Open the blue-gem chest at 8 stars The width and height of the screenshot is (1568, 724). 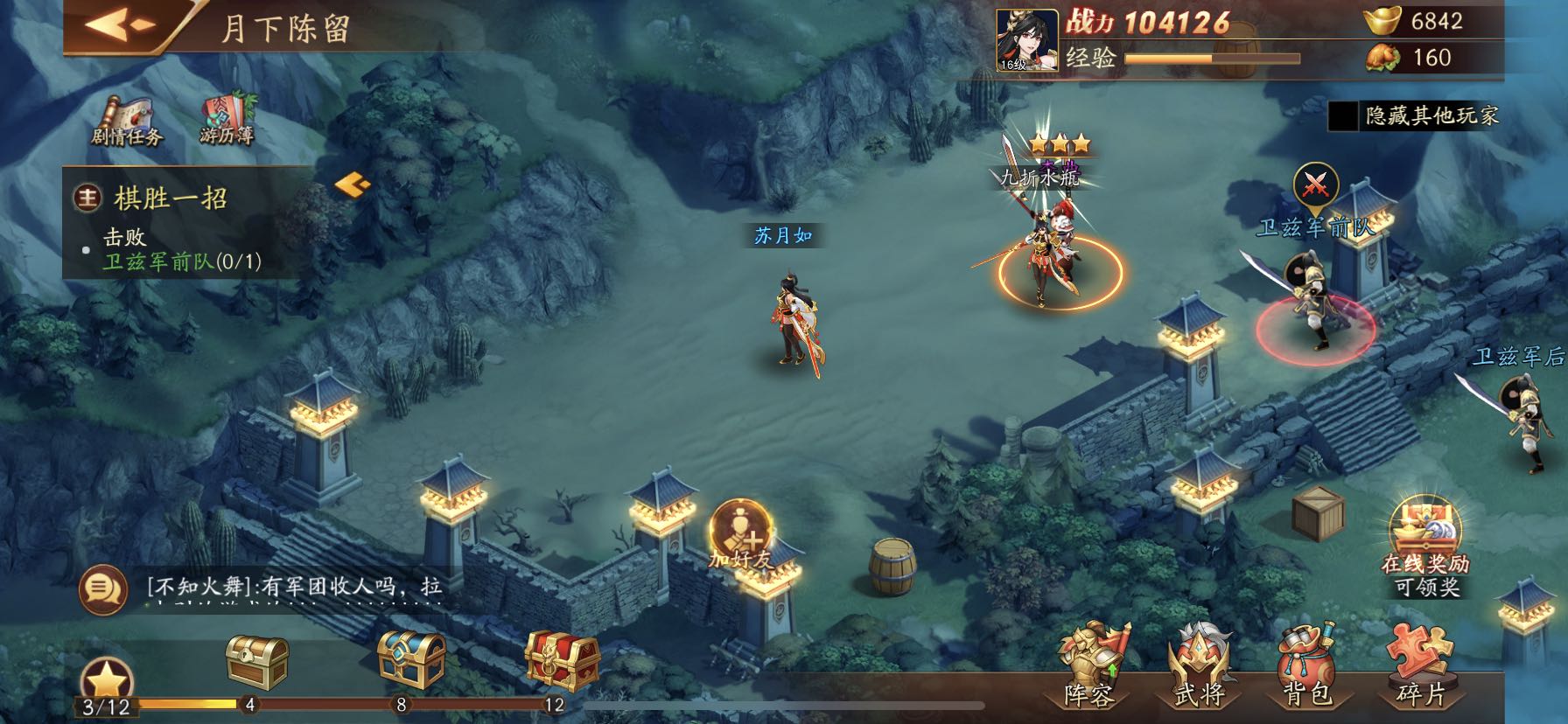tap(407, 658)
